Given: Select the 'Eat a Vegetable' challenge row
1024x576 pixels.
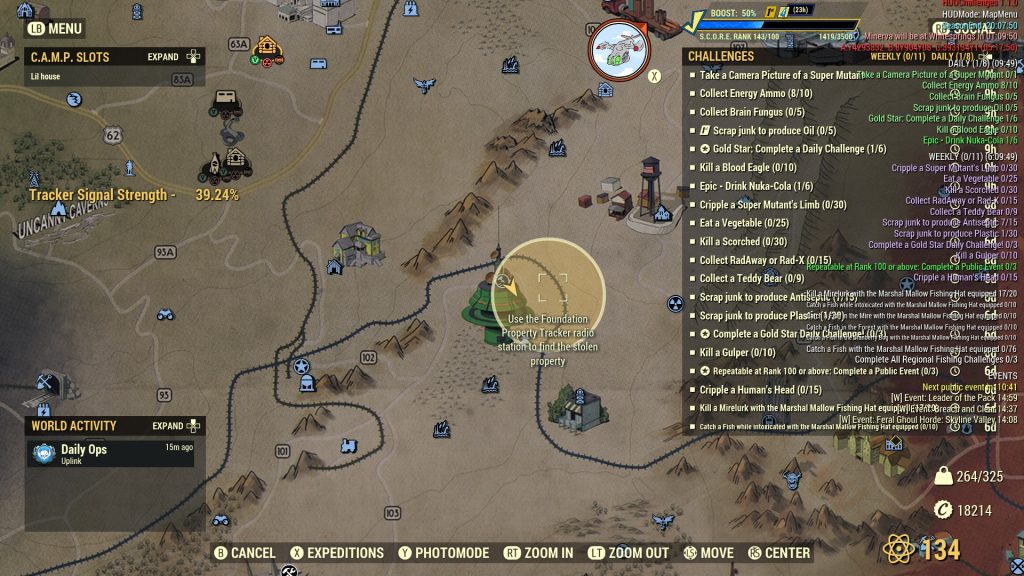Looking at the screenshot, I should coord(744,223).
